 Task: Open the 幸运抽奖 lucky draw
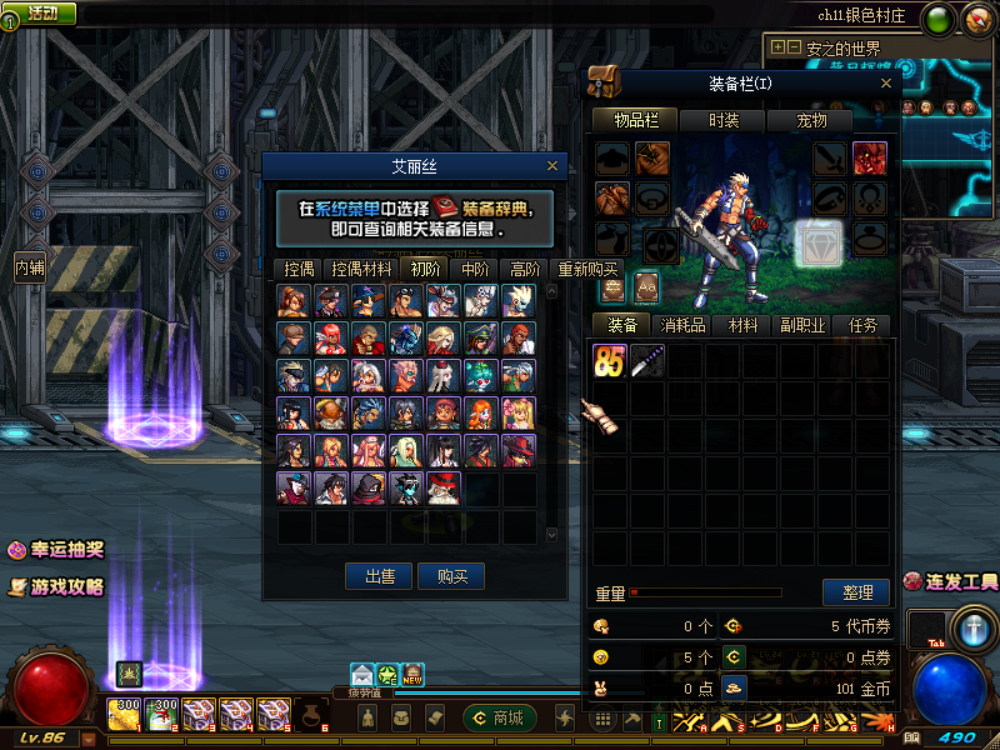[x=56, y=550]
